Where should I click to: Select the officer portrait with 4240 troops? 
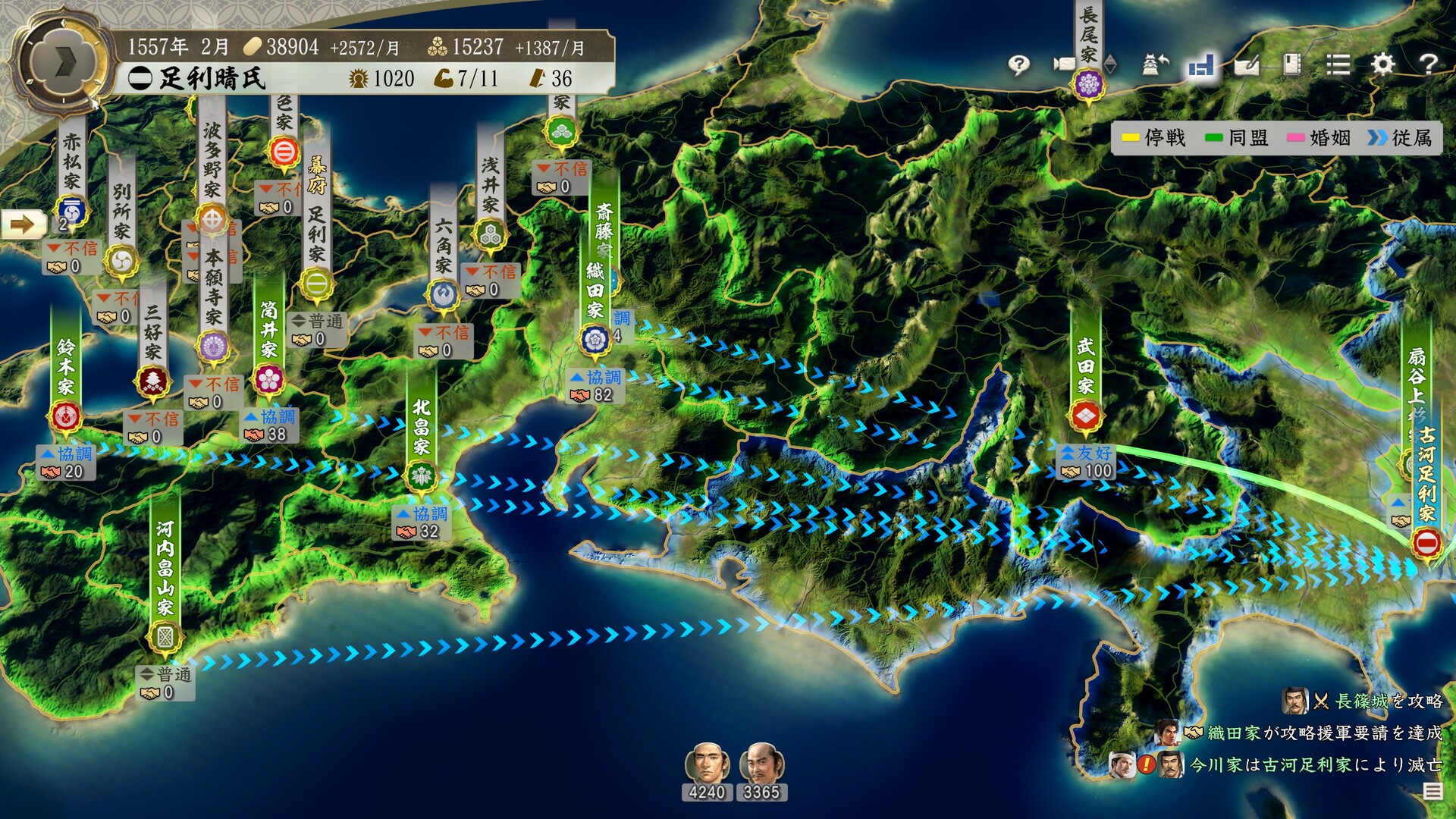707,764
